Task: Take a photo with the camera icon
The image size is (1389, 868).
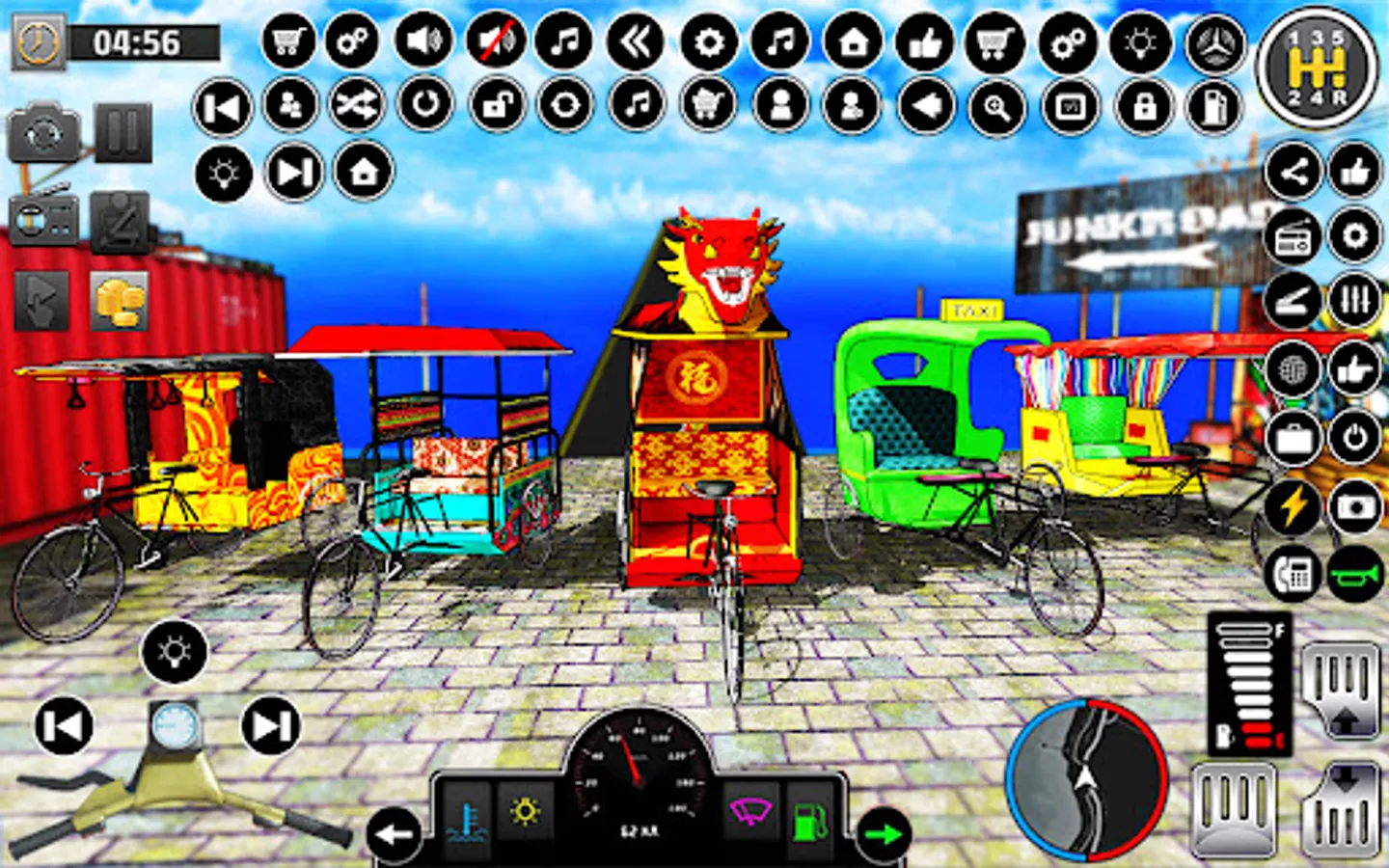Action: (x=1356, y=506)
